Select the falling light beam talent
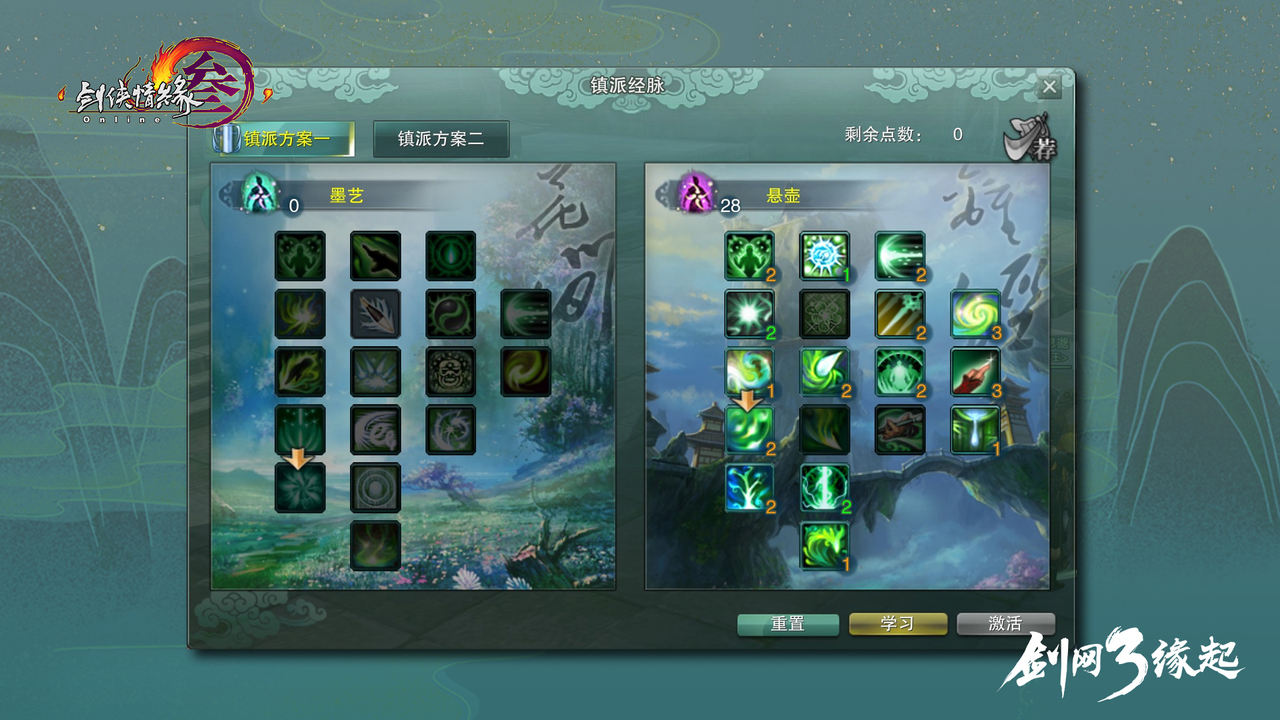 (975, 430)
